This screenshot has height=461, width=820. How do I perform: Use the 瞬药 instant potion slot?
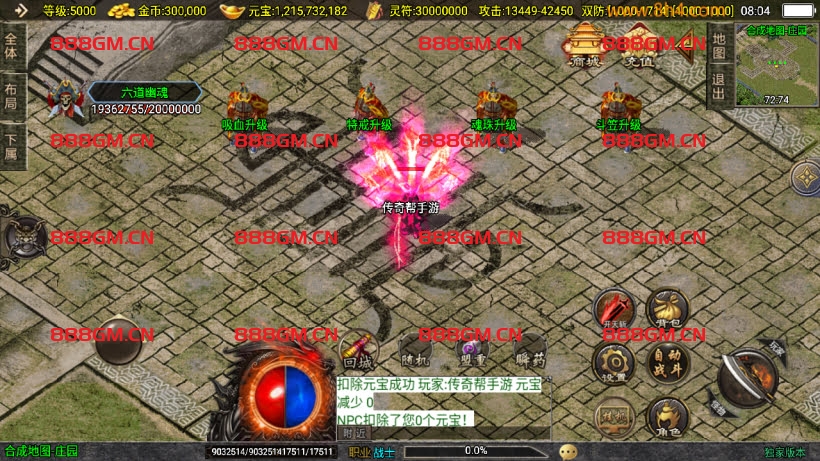coord(530,351)
